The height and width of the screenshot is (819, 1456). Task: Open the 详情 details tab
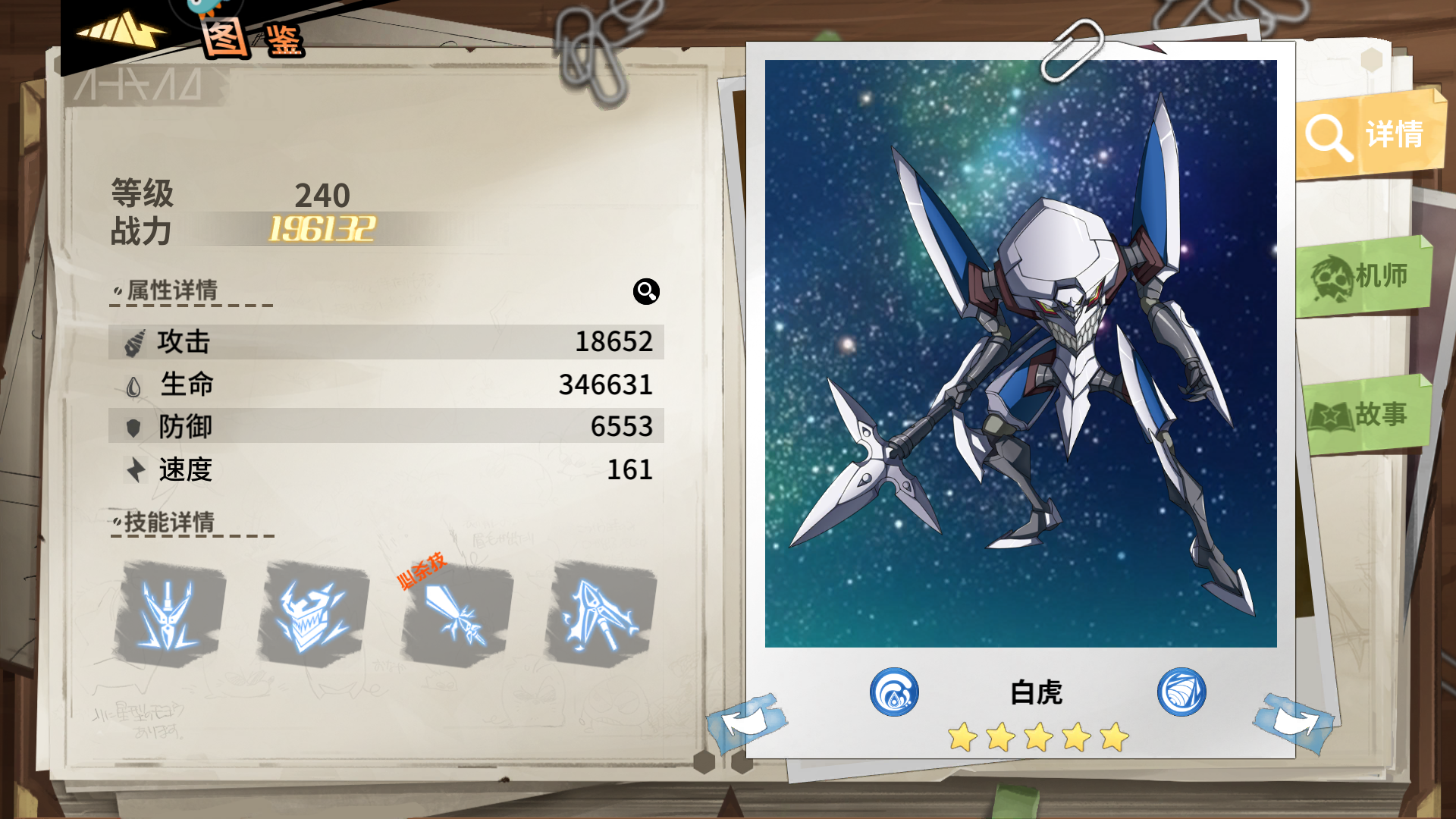(x=1369, y=135)
